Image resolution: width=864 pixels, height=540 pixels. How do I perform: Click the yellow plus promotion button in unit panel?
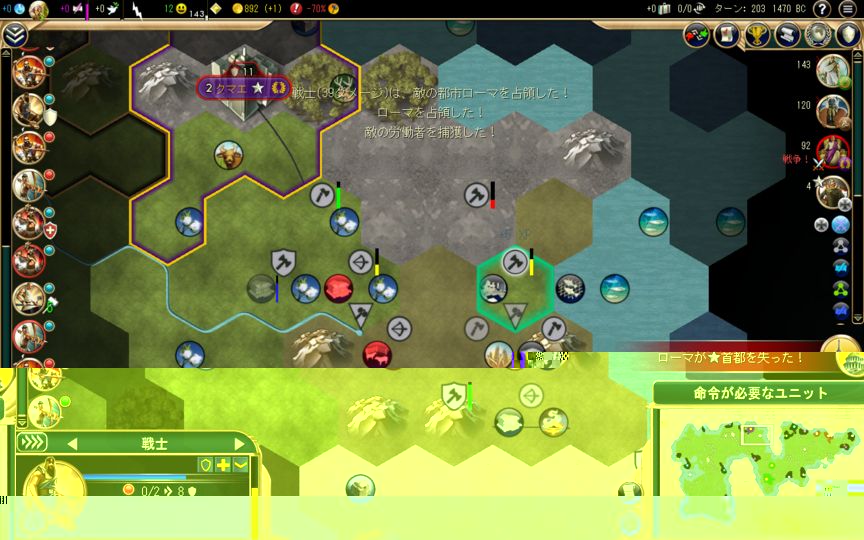point(223,465)
